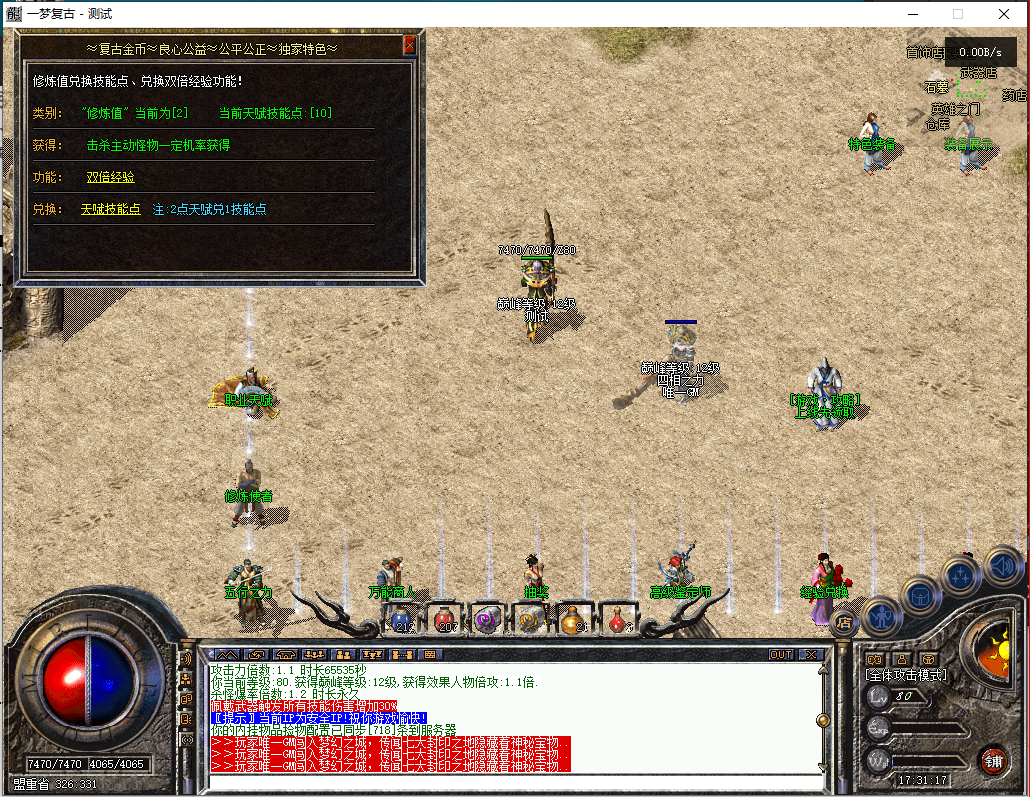This screenshot has width=1030, height=797.
Task: Click the OUT button on chat bar
Action: coord(781,654)
